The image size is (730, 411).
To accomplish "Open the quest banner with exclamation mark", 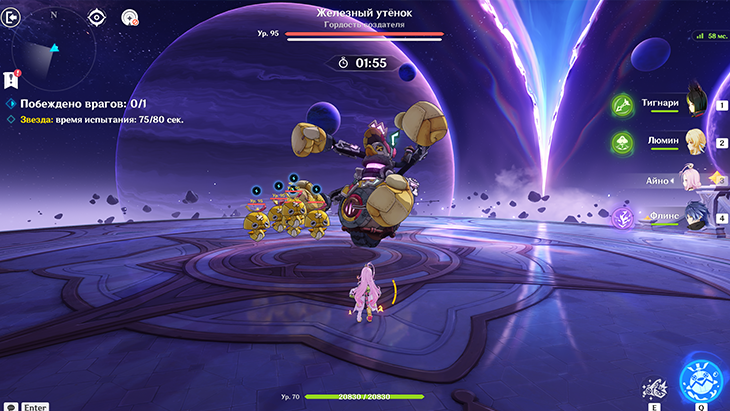I will [11, 79].
